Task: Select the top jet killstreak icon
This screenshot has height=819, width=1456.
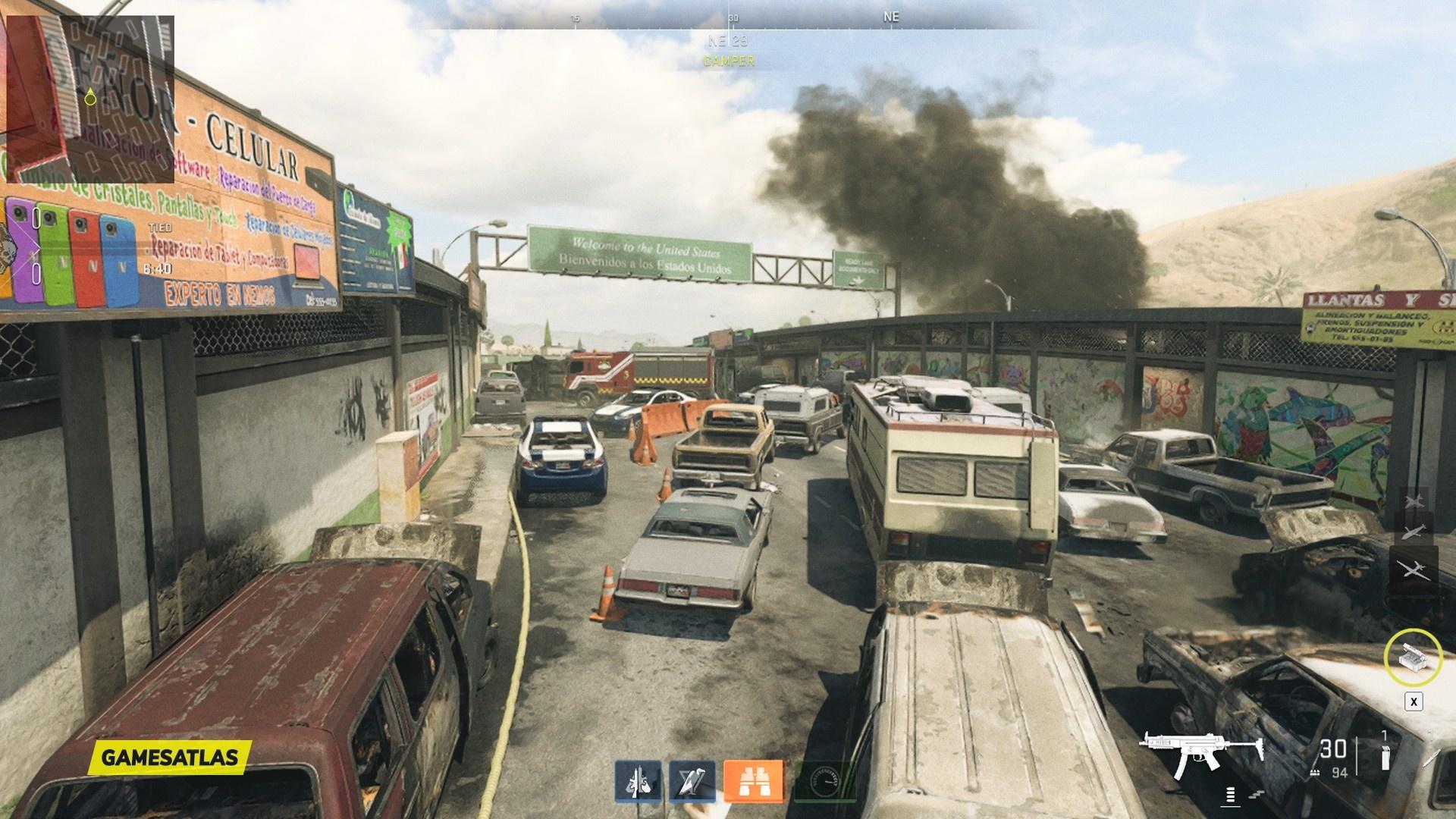Action: (1414, 502)
